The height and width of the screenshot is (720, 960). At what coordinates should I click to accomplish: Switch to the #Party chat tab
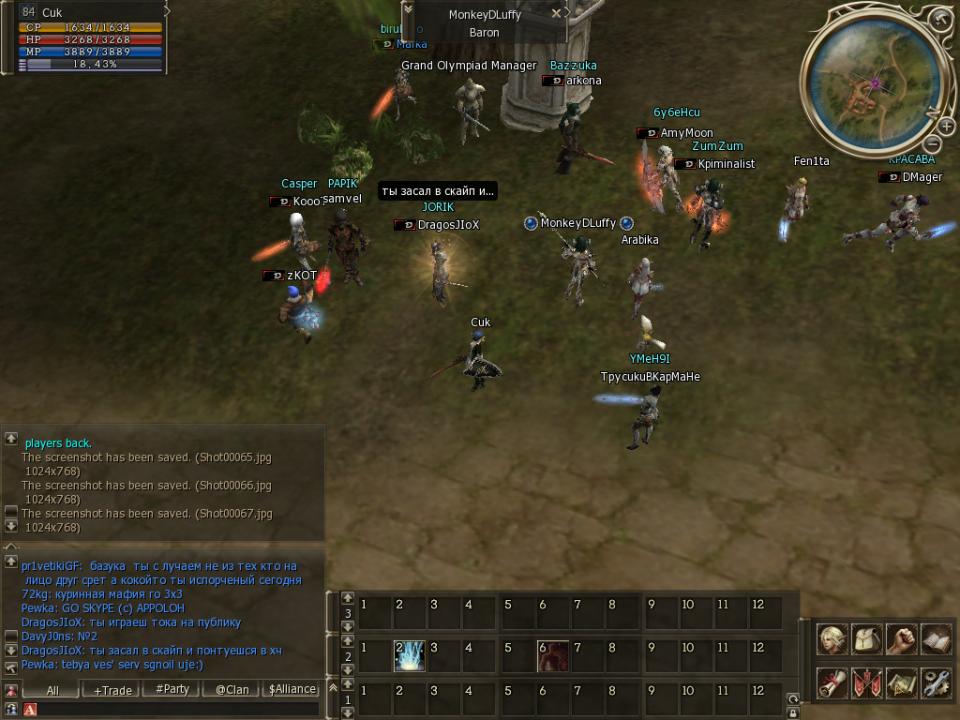[172, 690]
